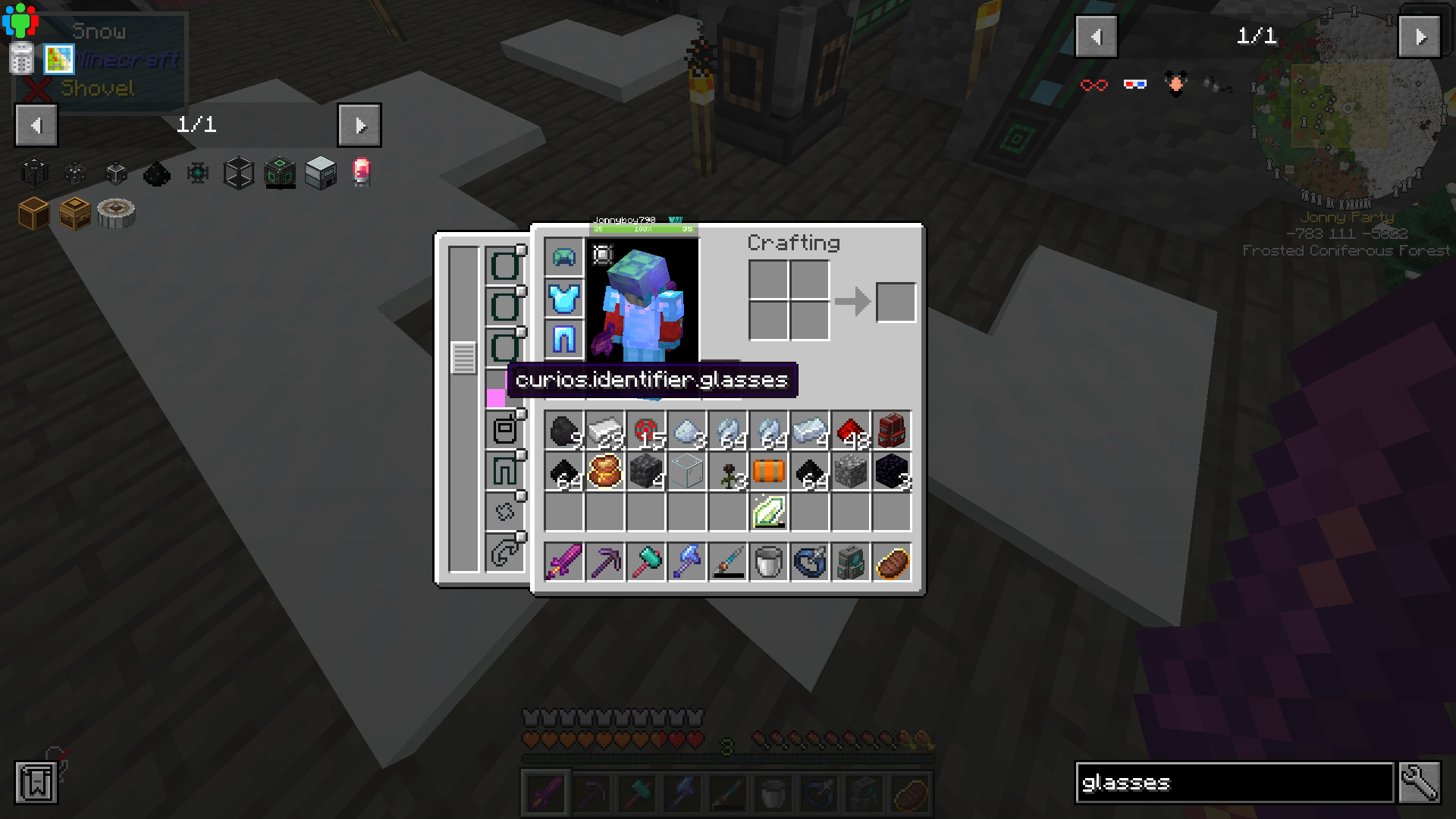Image resolution: width=1456 pixels, height=819 pixels.
Task: Click the belt curios slot icon
Action: click(503, 430)
